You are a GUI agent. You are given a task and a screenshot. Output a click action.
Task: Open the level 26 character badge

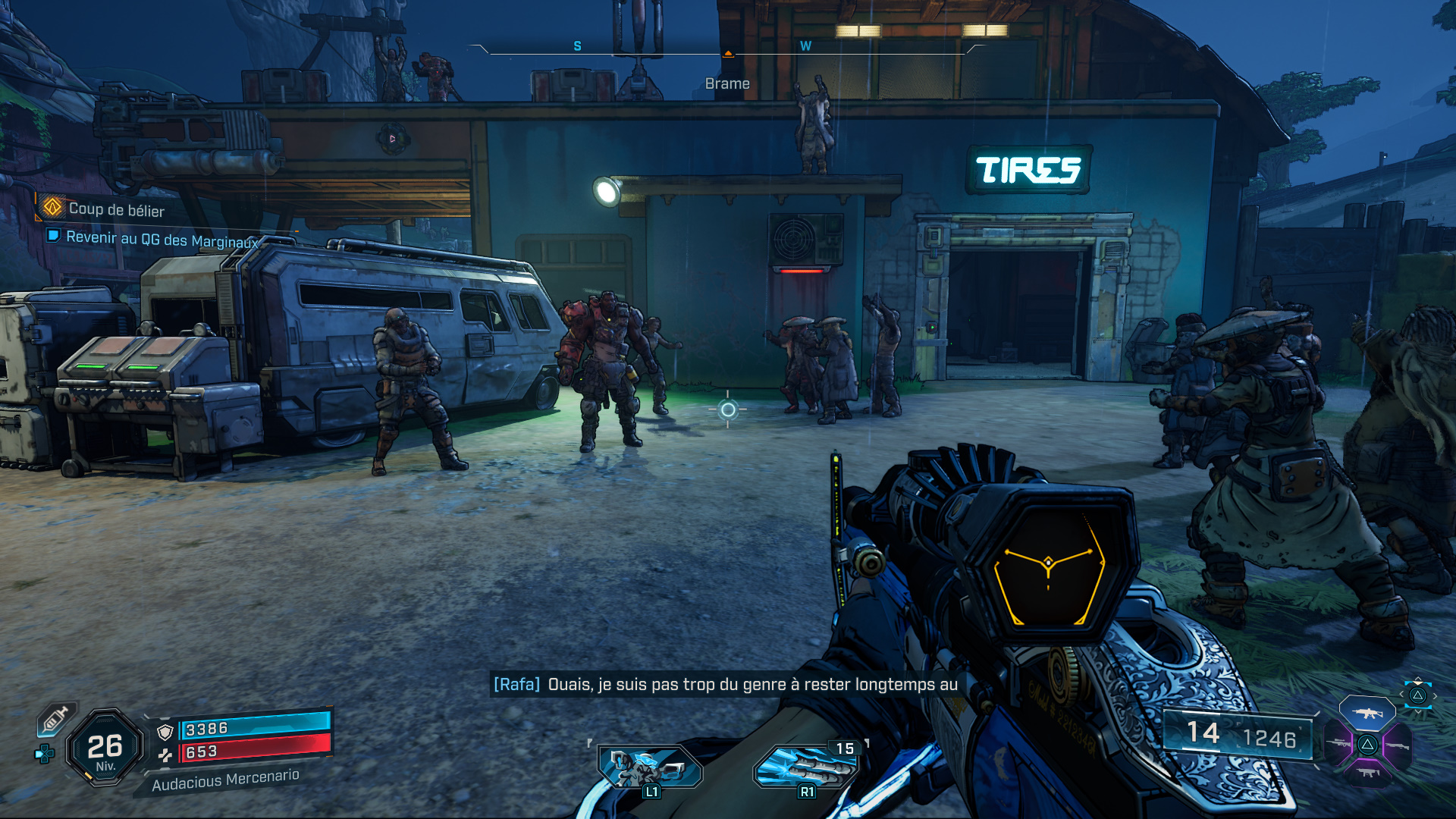pos(105,748)
